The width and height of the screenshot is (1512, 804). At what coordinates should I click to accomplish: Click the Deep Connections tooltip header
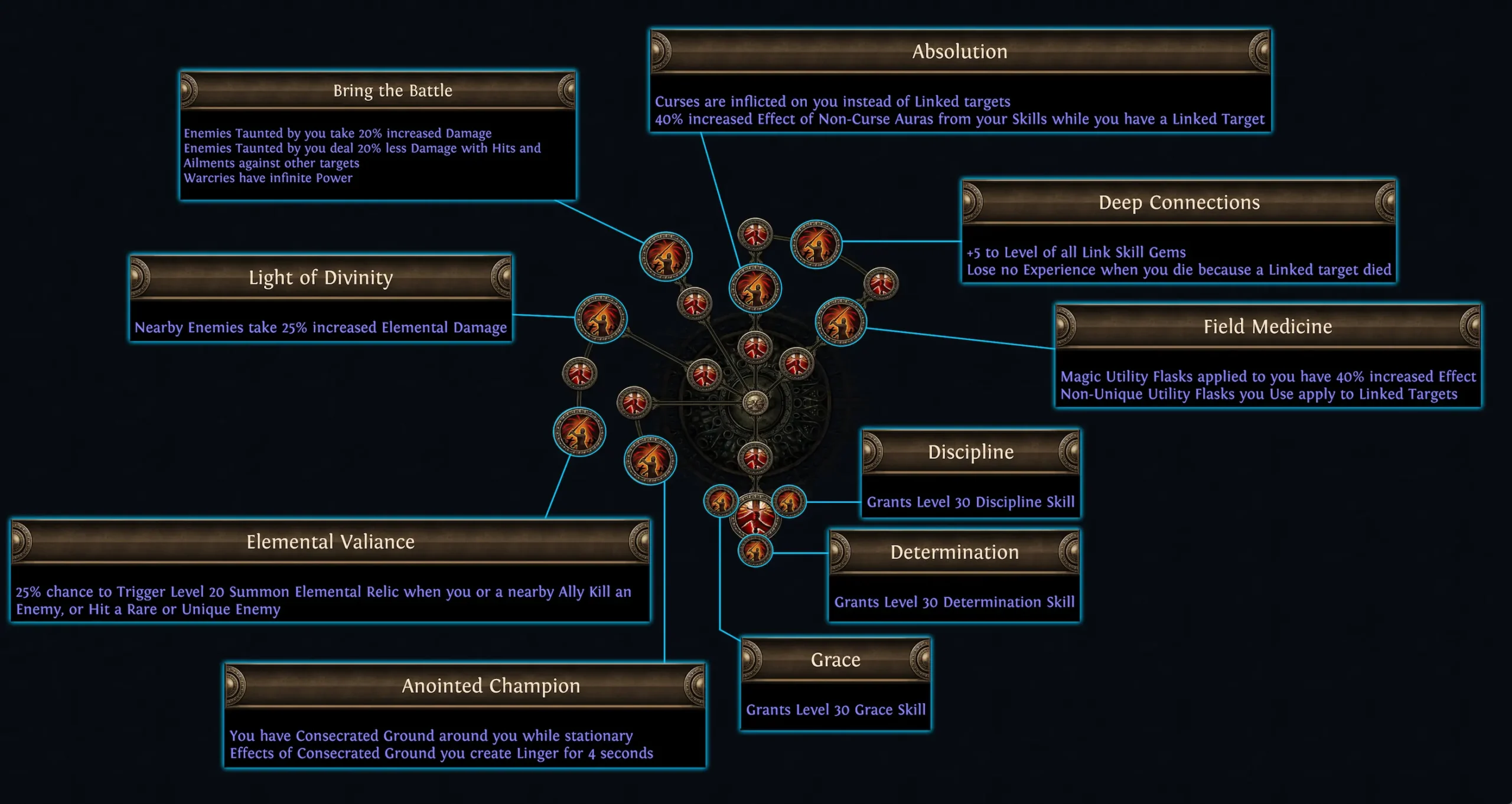click(1179, 202)
